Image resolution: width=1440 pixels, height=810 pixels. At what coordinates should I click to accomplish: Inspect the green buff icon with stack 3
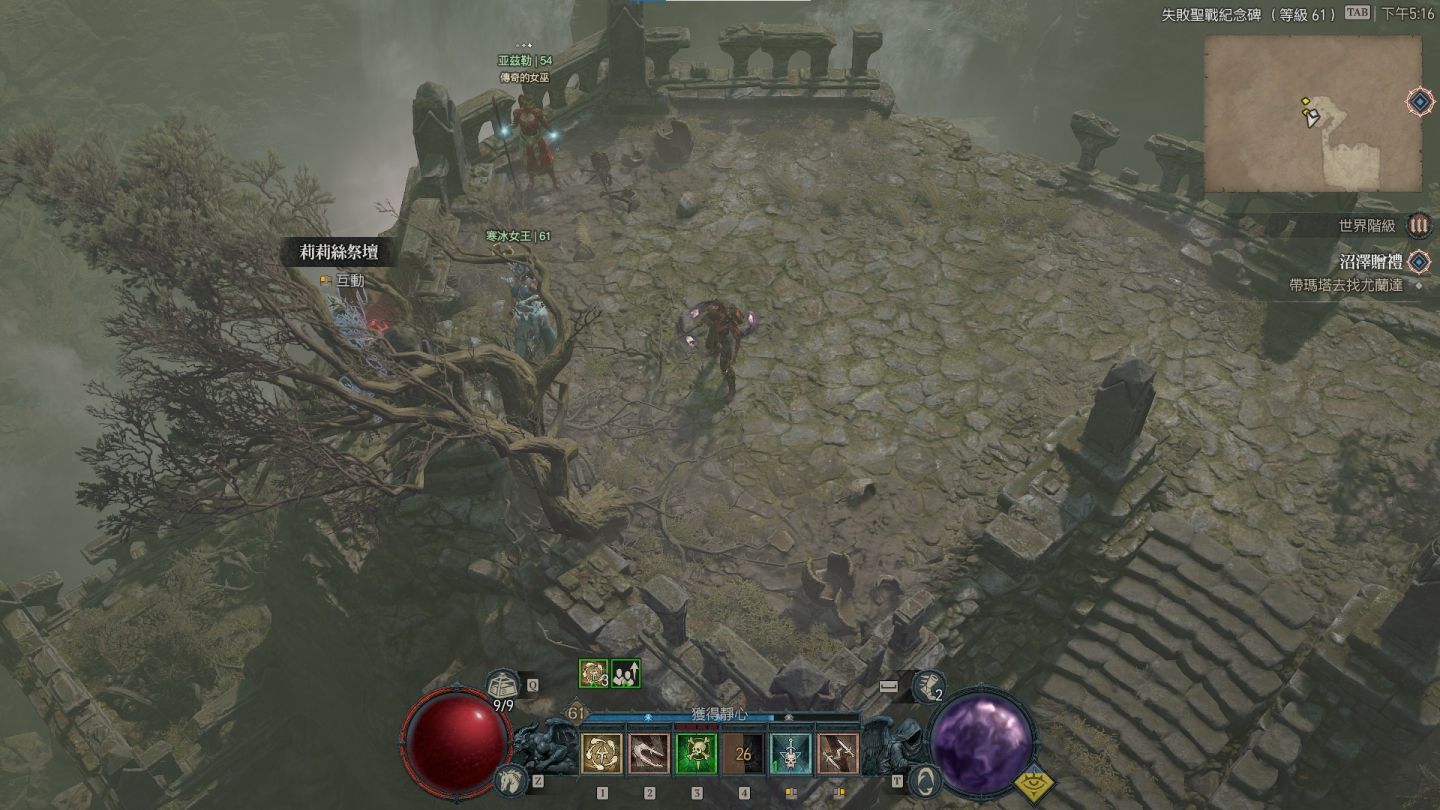click(592, 674)
